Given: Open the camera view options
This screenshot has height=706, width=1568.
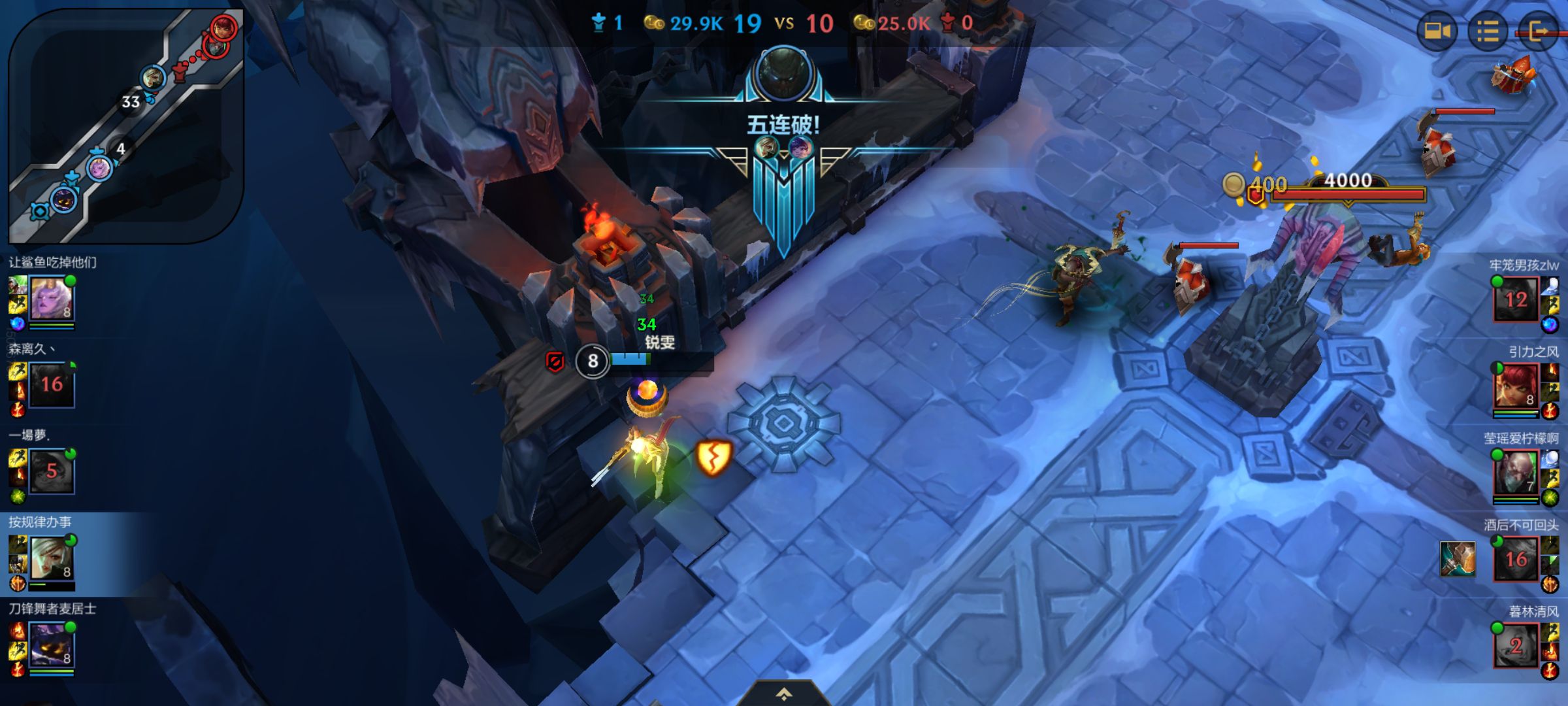Looking at the screenshot, I should pos(1437,31).
